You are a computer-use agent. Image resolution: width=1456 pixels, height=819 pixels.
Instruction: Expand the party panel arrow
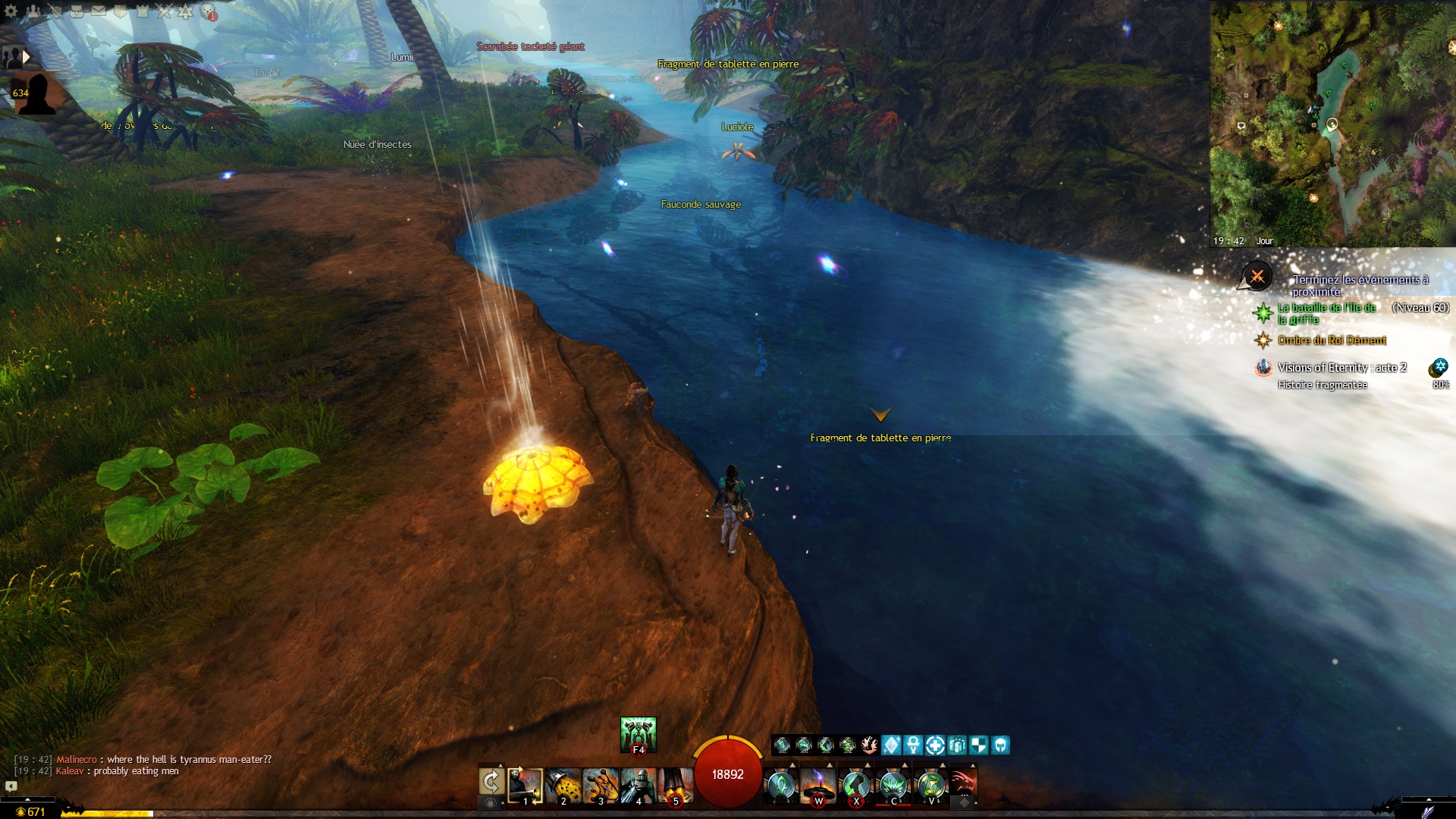(27, 56)
